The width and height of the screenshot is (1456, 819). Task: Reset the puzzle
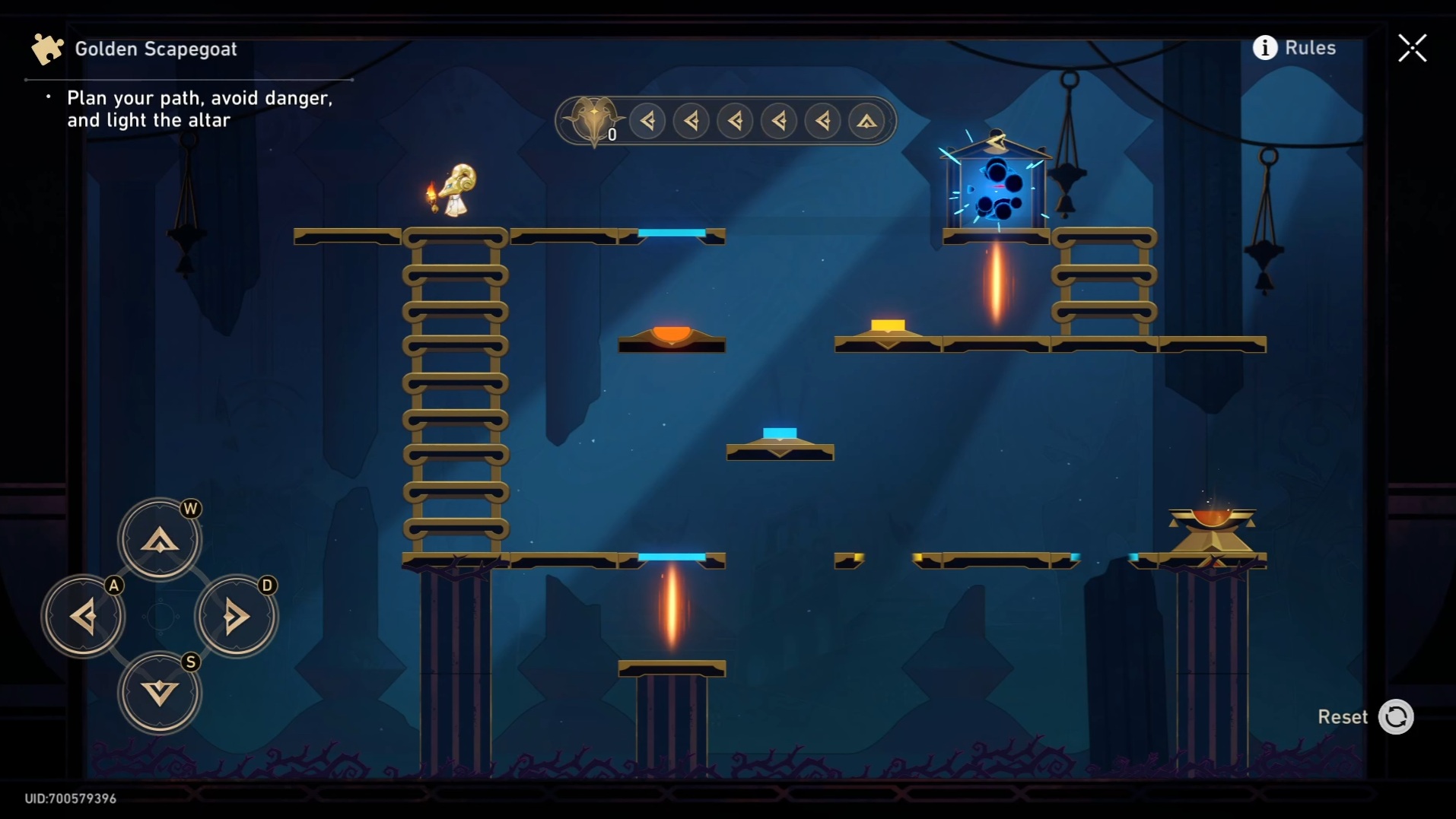pos(1395,716)
